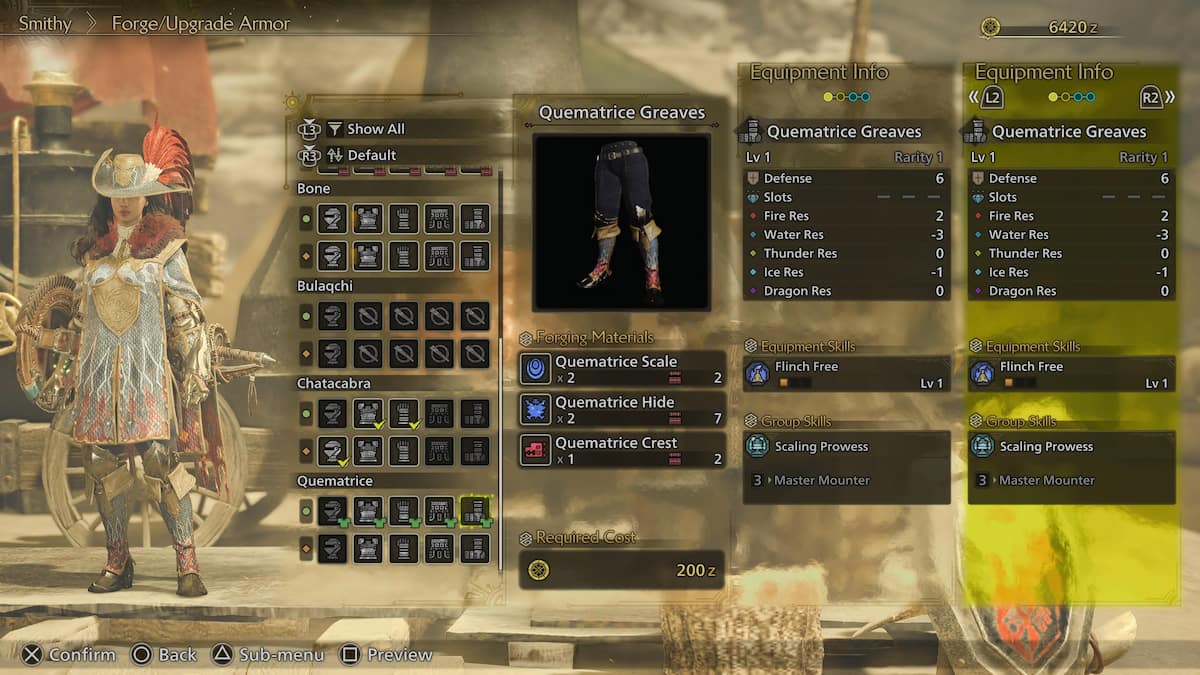Change the Default sort order
The width and height of the screenshot is (1200, 675).
coord(371,155)
